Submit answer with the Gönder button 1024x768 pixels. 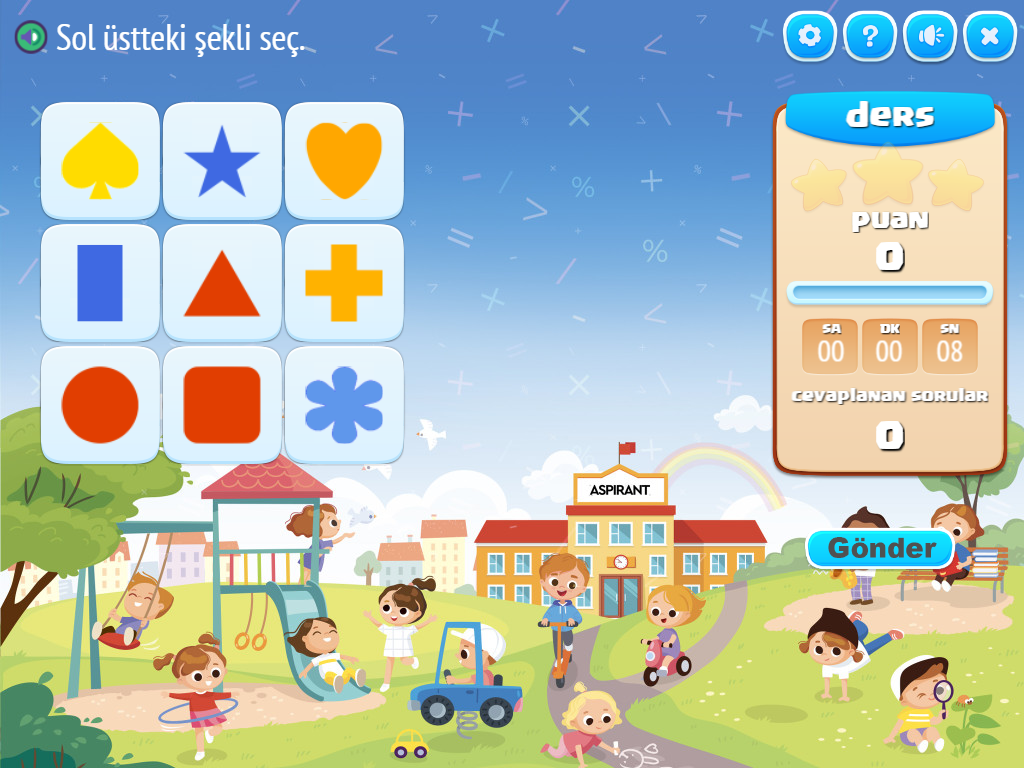pyautogui.click(x=881, y=548)
